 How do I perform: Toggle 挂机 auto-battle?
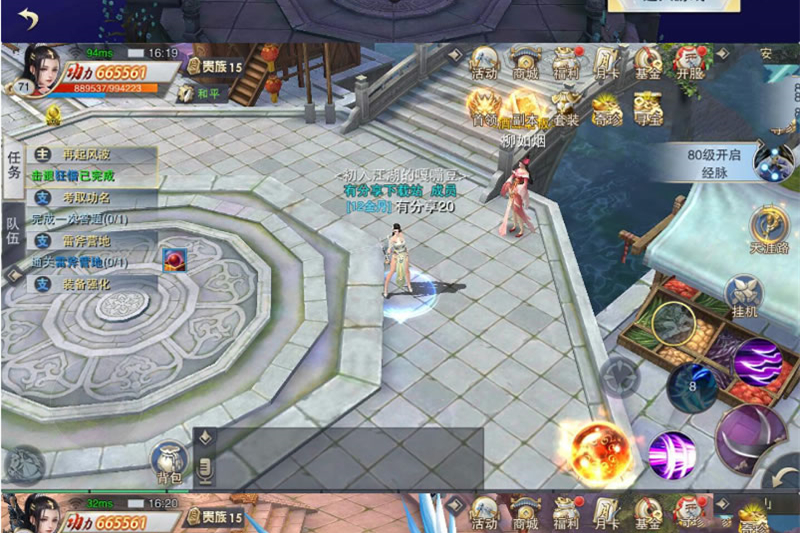click(x=744, y=297)
